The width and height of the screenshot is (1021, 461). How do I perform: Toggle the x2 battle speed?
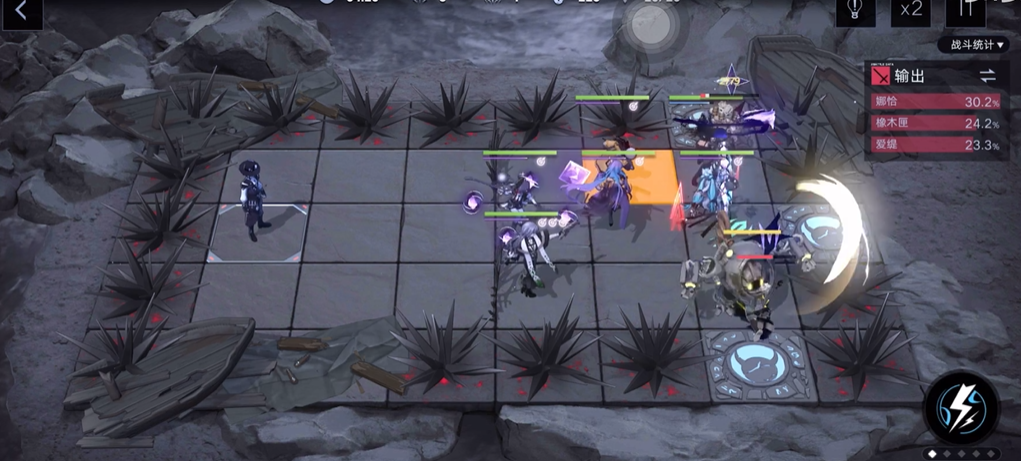click(911, 10)
